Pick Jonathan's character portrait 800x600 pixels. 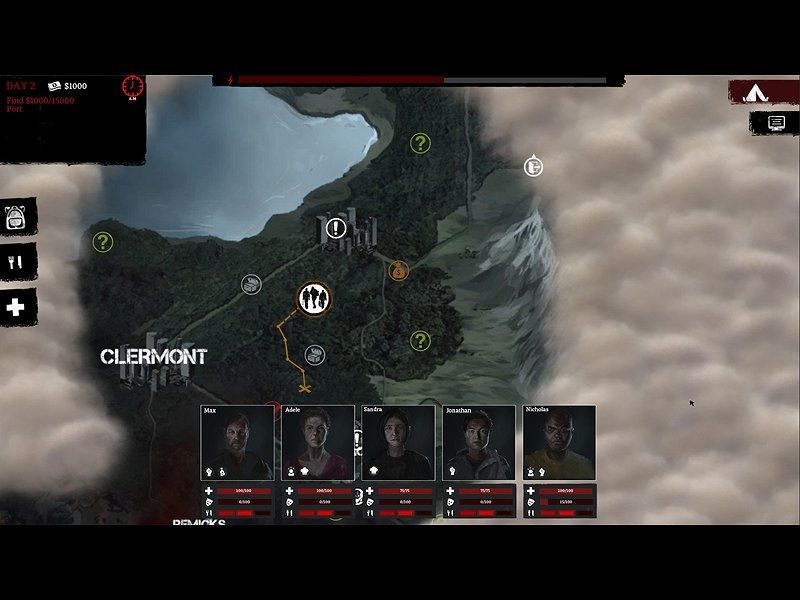(479, 442)
